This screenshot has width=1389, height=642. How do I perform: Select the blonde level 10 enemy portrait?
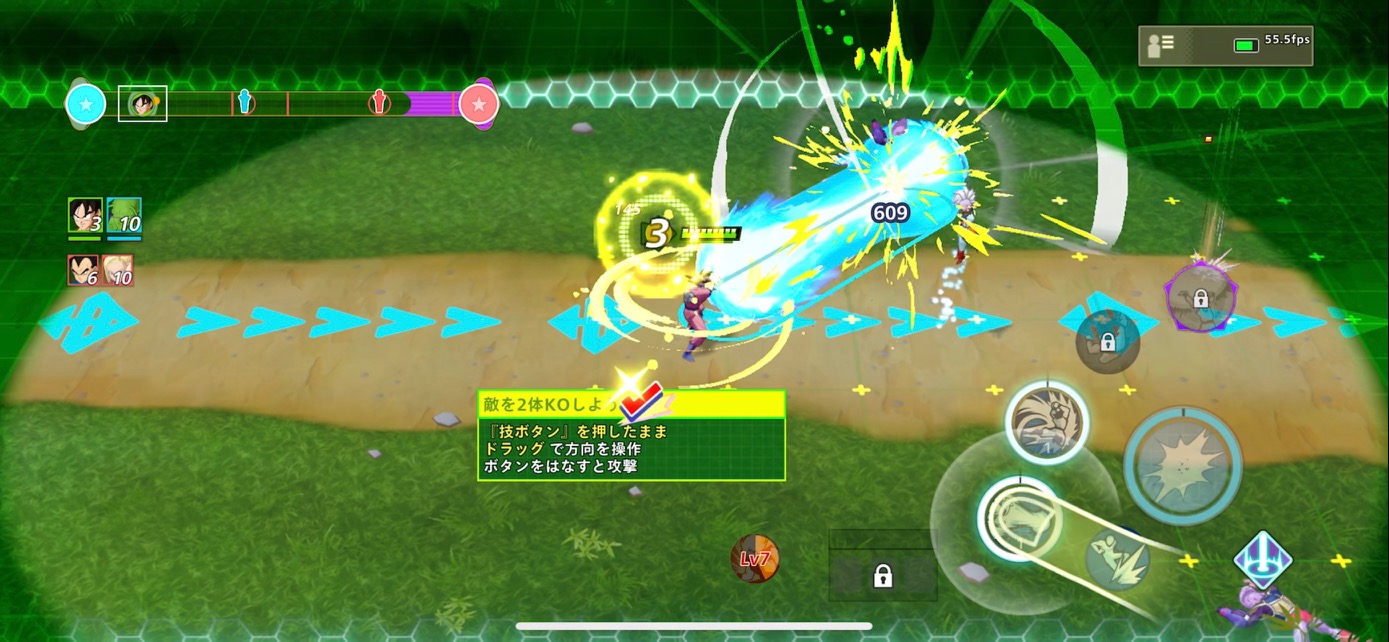click(118, 270)
